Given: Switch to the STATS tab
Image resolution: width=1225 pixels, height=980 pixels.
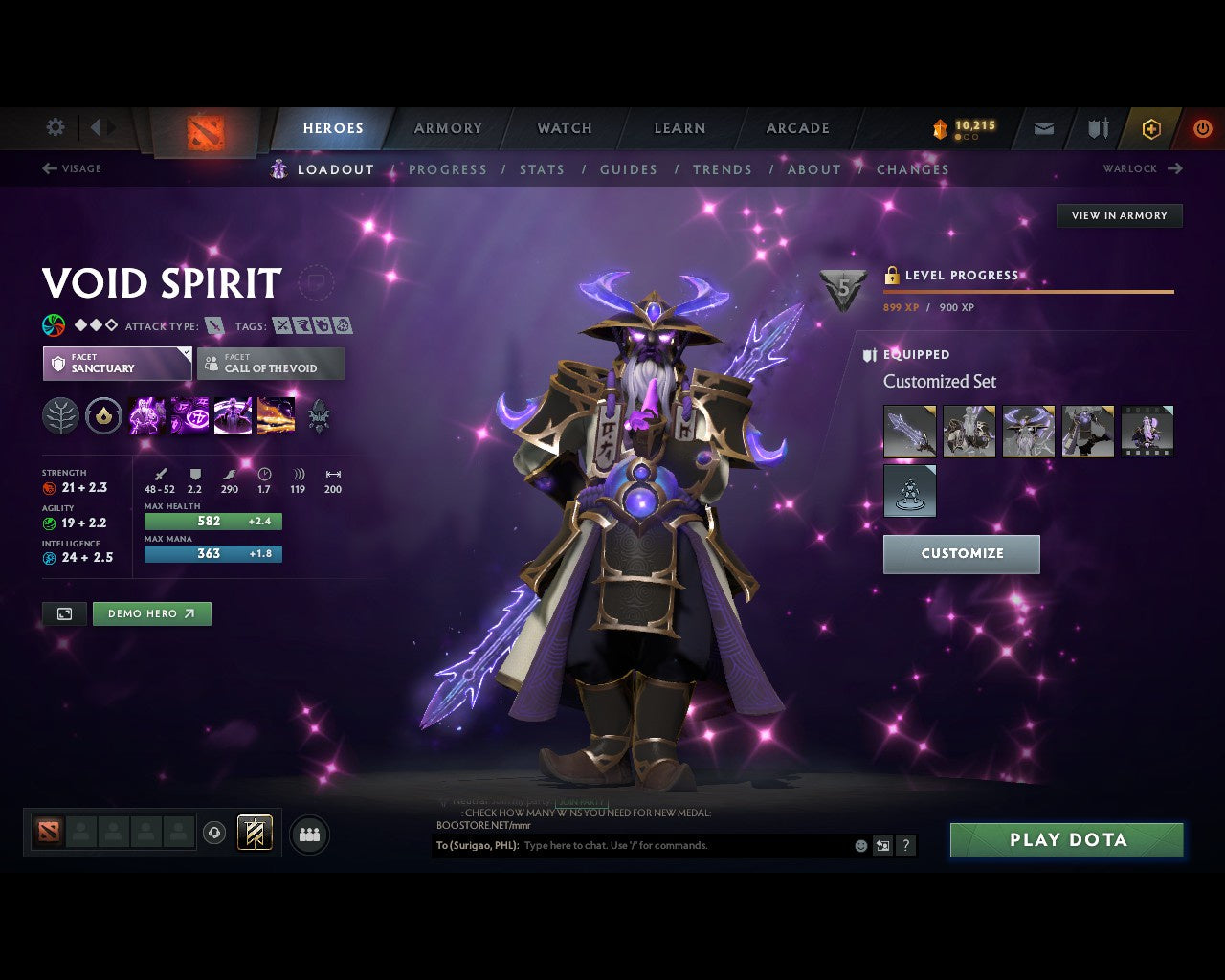Looking at the screenshot, I should click(543, 169).
